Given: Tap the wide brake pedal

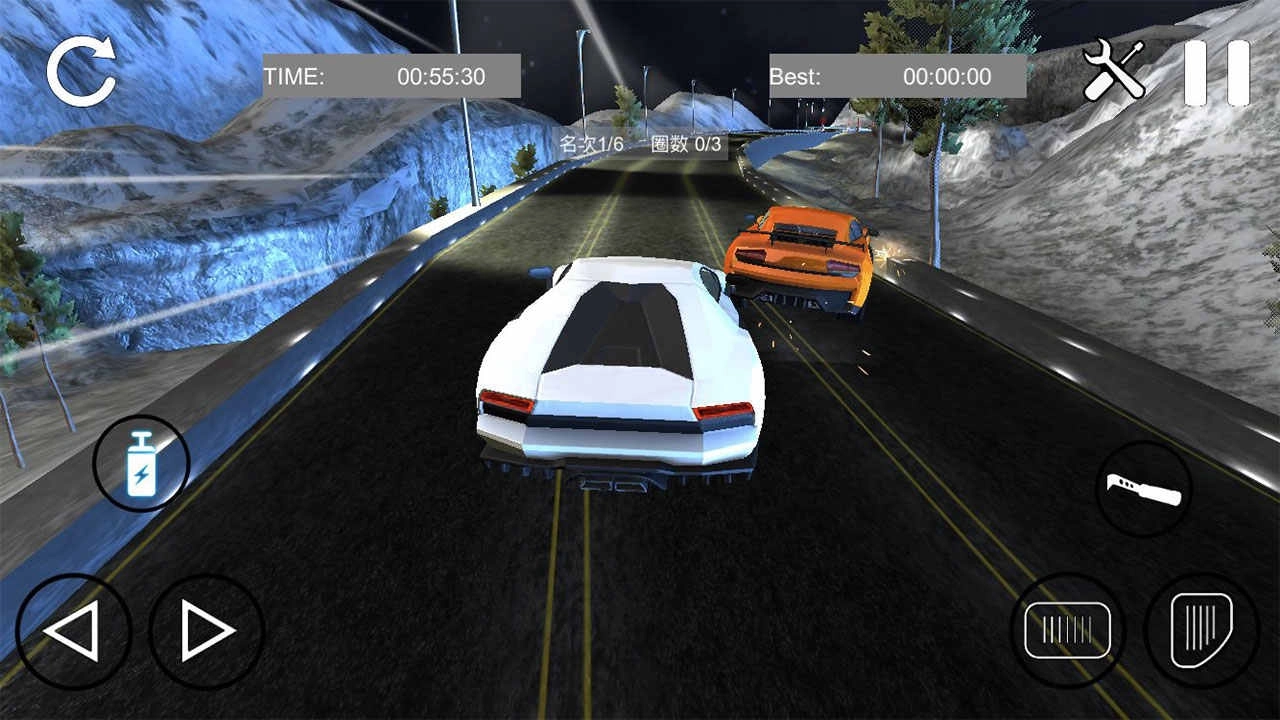Looking at the screenshot, I should click(x=1068, y=630).
